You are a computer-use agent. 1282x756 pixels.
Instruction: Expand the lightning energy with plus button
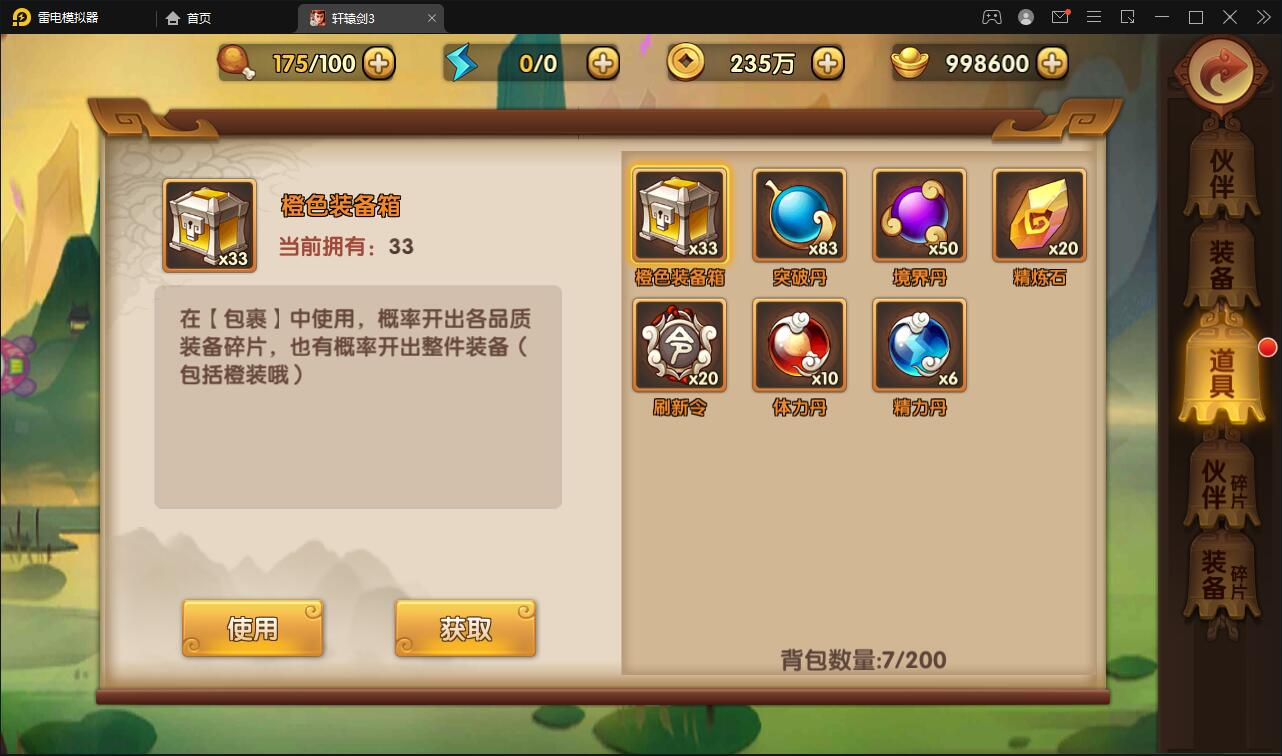click(x=601, y=62)
